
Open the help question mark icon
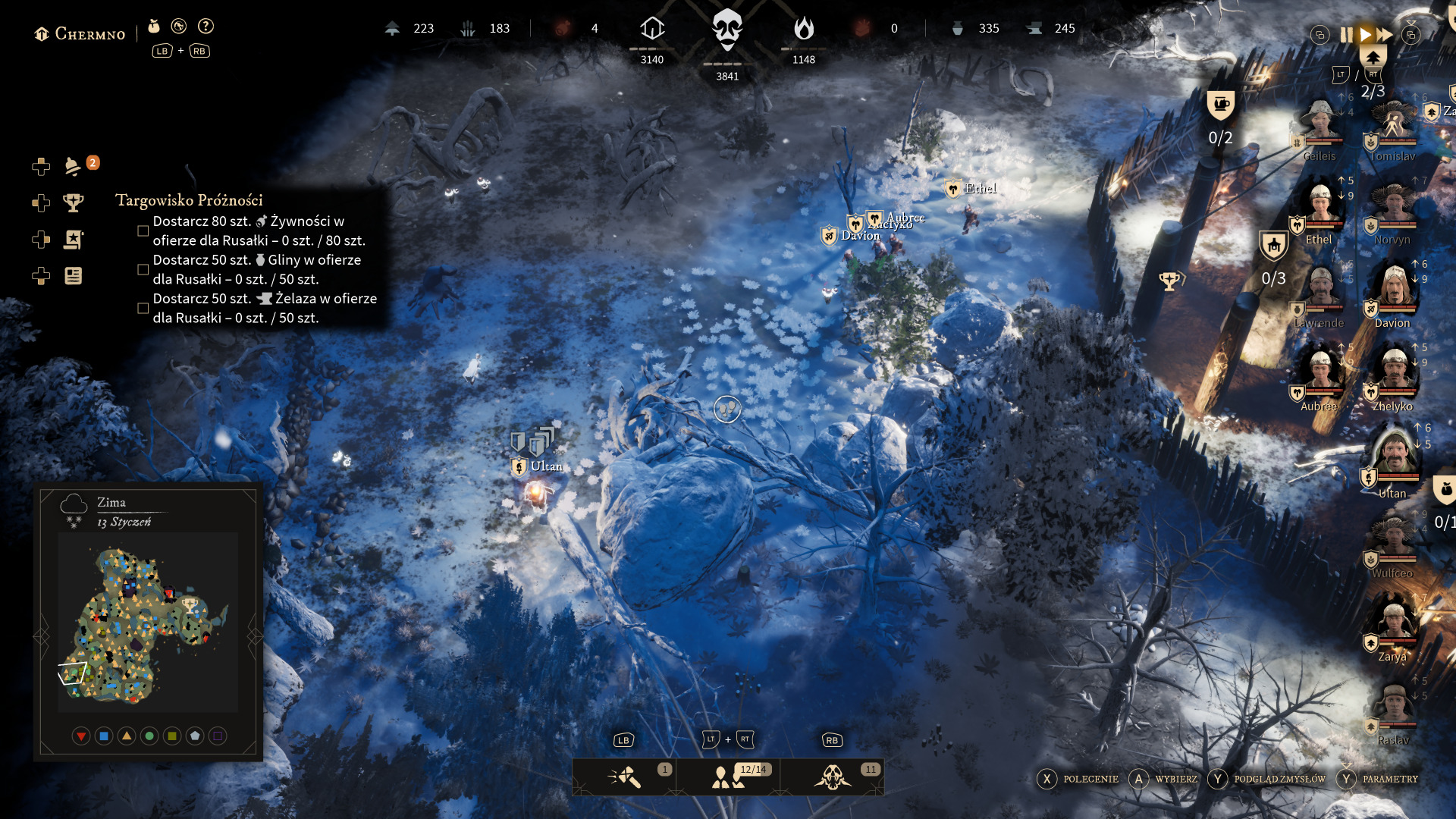coord(206,27)
